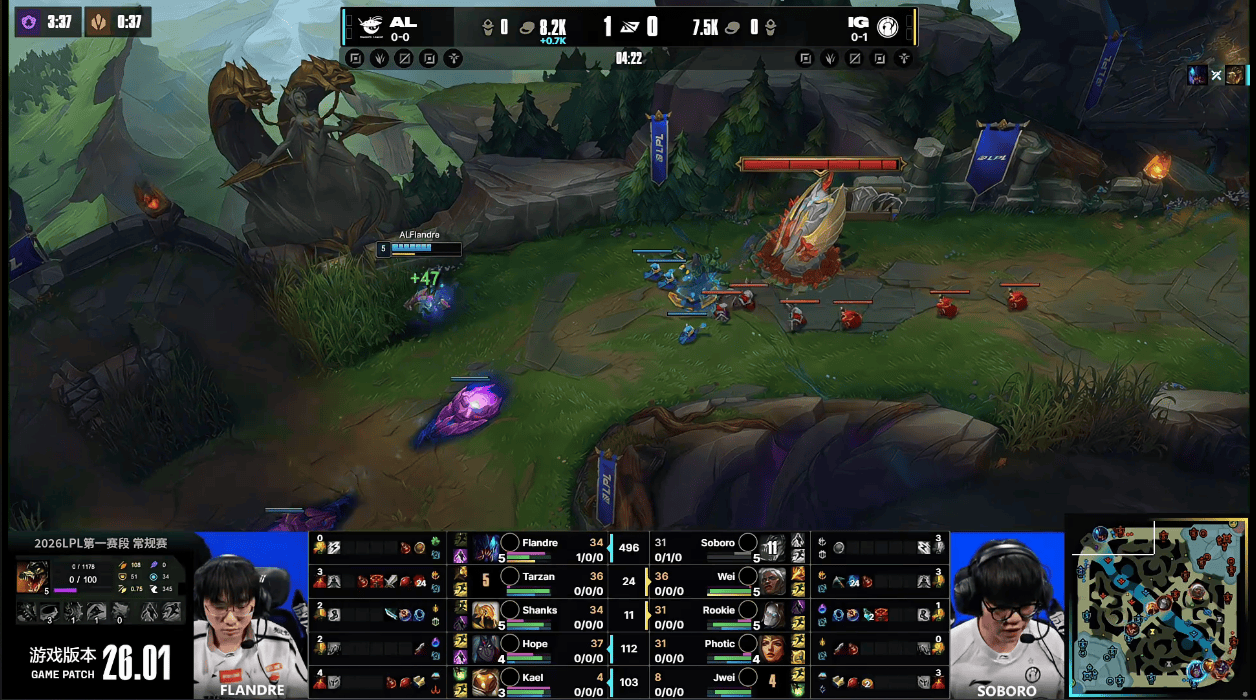Image resolution: width=1256 pixels, height=700 pixels.
Task: Select Soboro's champion portrait
Action: click(x=772, y=548)
